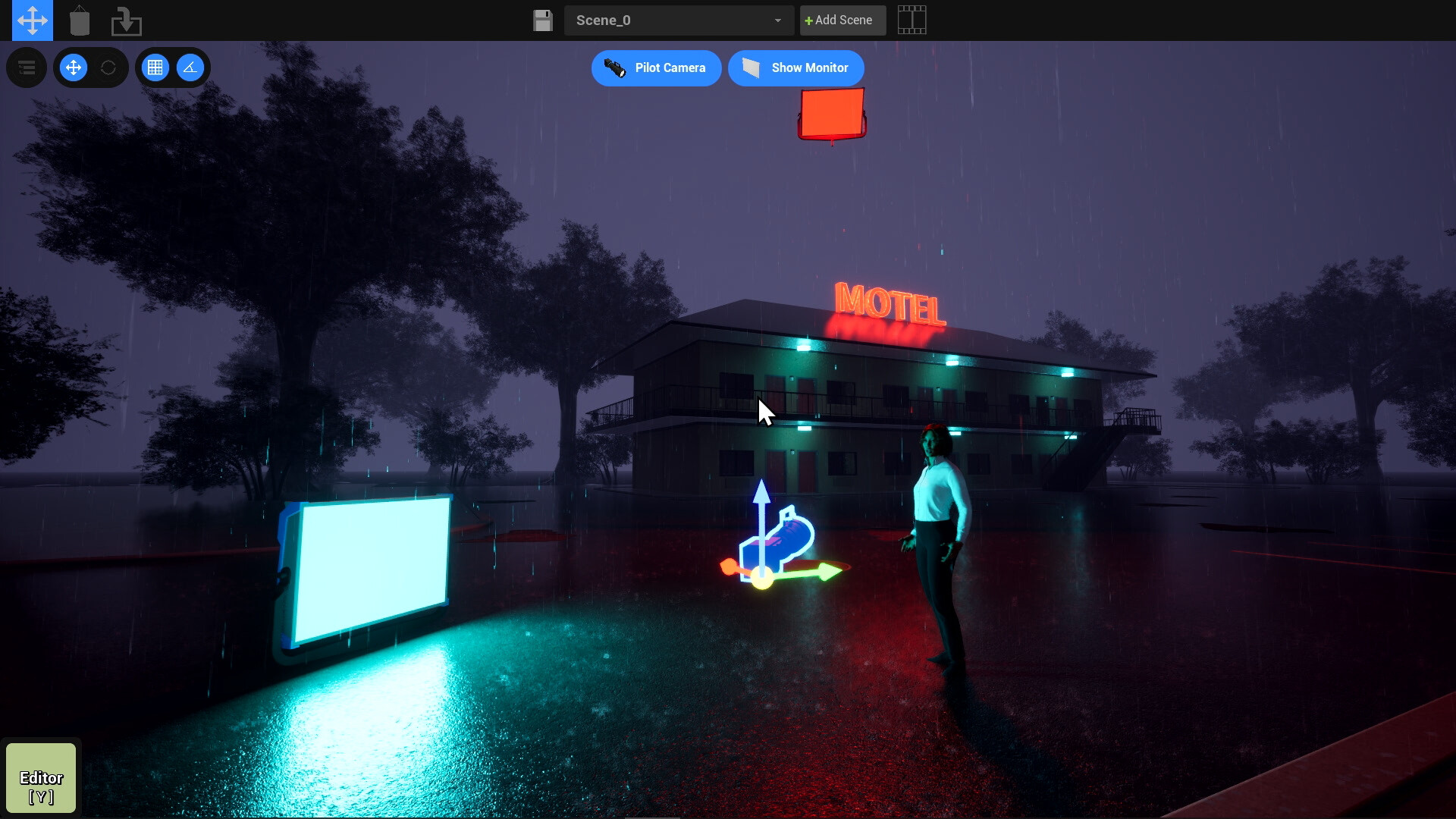Open the hanging light bag tool
The width and height of the screenshot is (1456, 819).
pos(80,20)
